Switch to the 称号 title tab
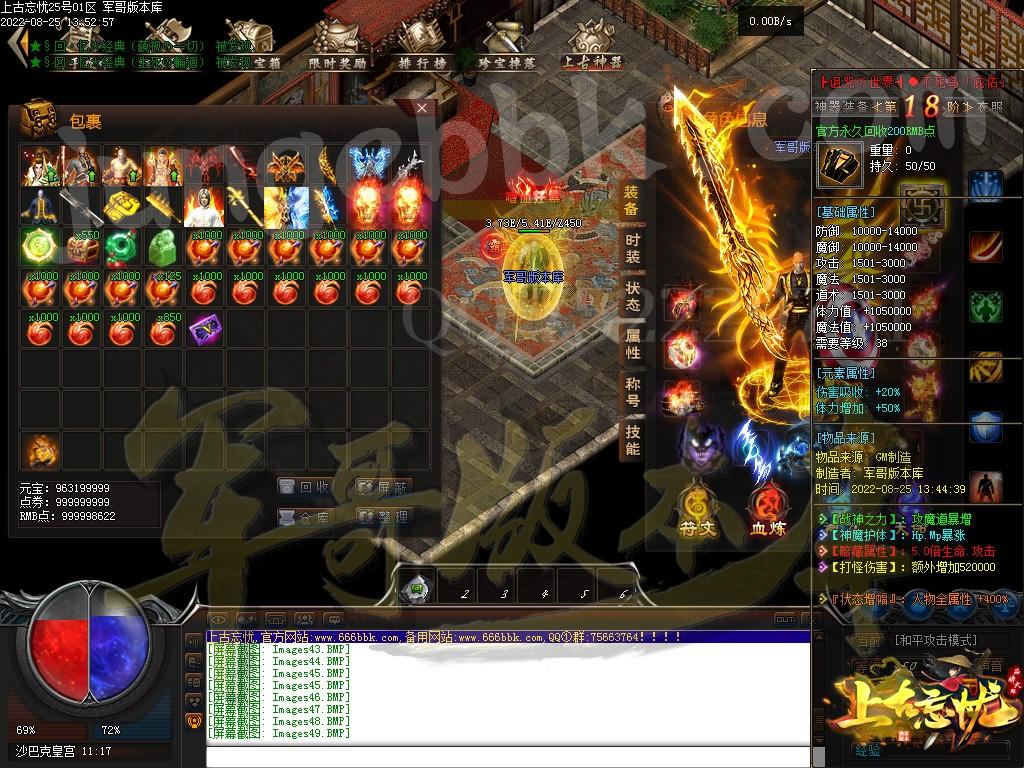Viewport: 1024px width, 768px height. (632, 392)
